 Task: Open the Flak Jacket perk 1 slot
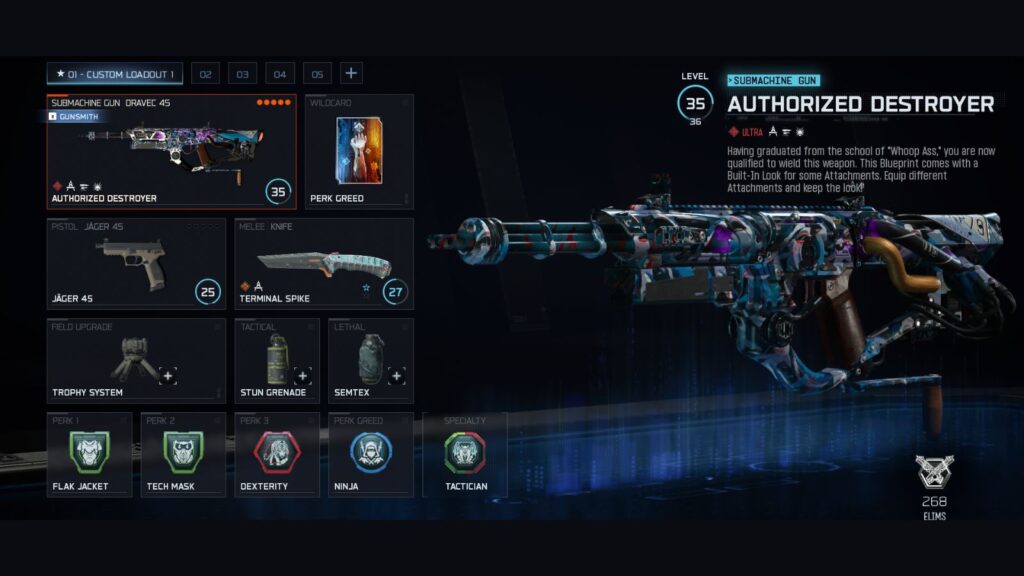coord(89,454)
